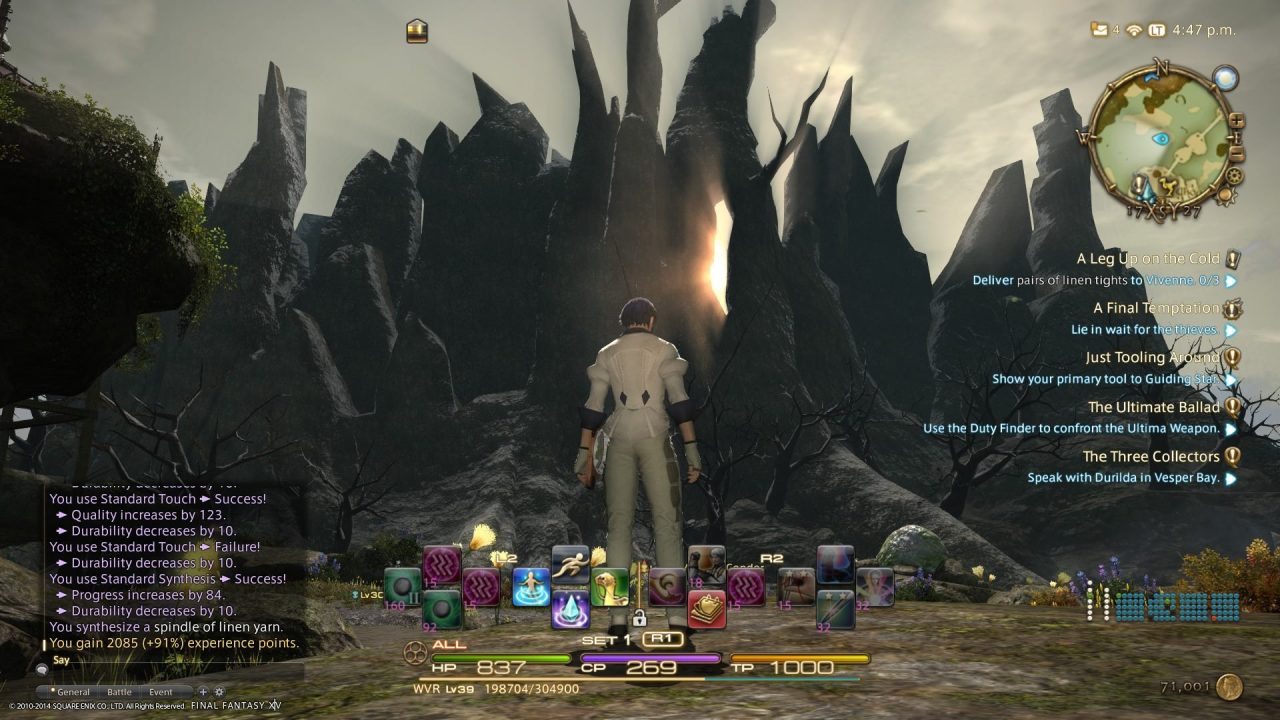Toggle the hotbar padlock icon
This screenshot has height=720, width=1280.
point(639,619)
